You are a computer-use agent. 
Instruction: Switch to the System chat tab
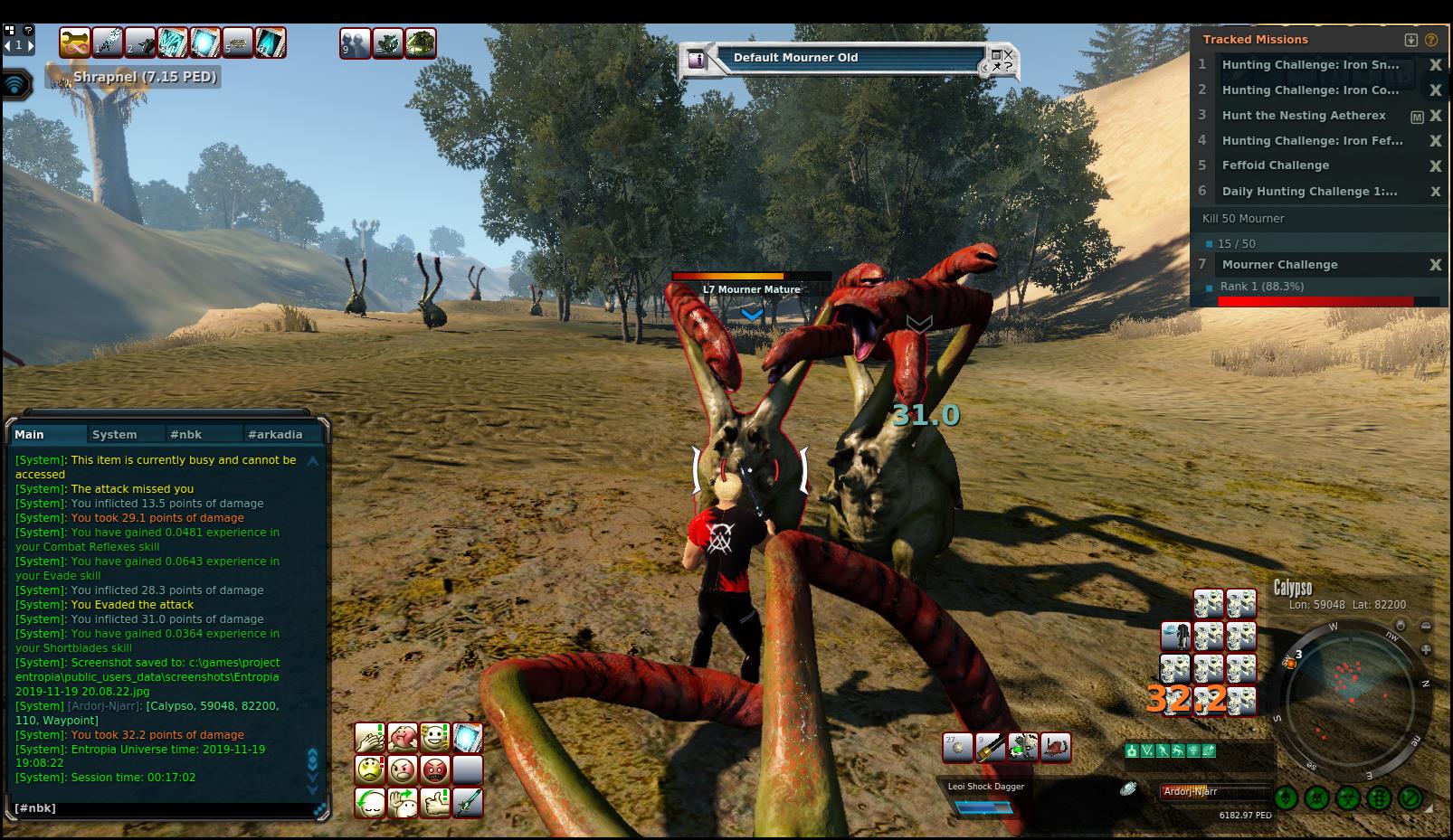(x=114, y=435)
